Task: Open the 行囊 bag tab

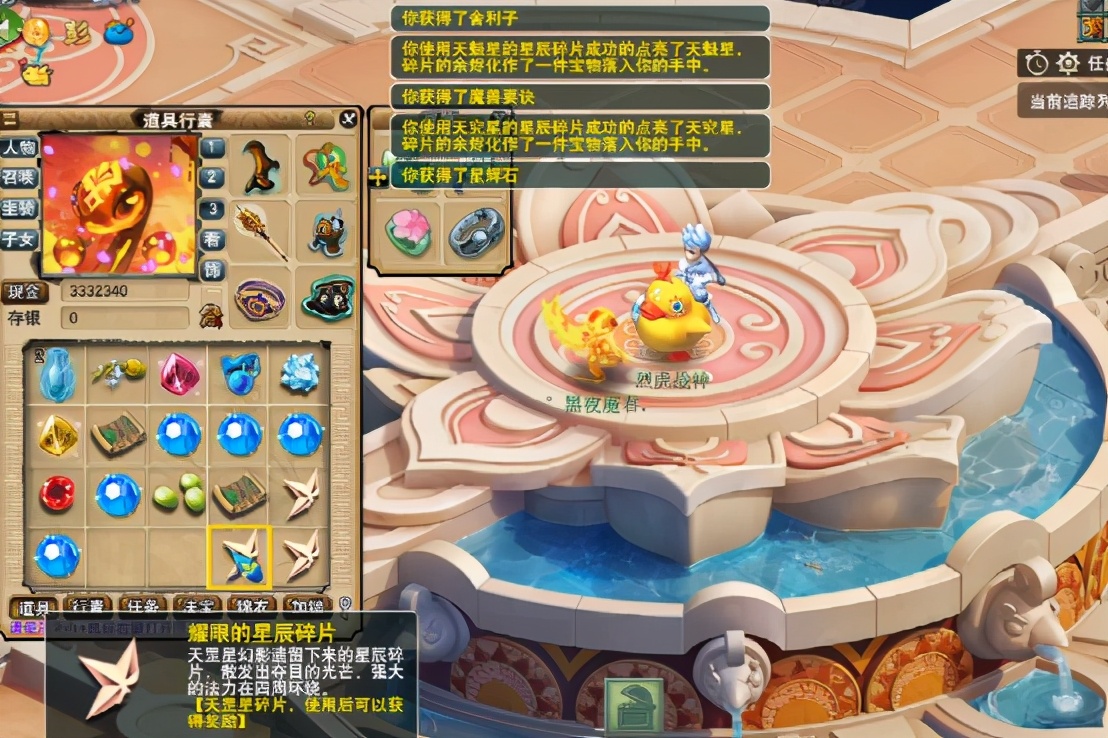Action: [88, 607]
